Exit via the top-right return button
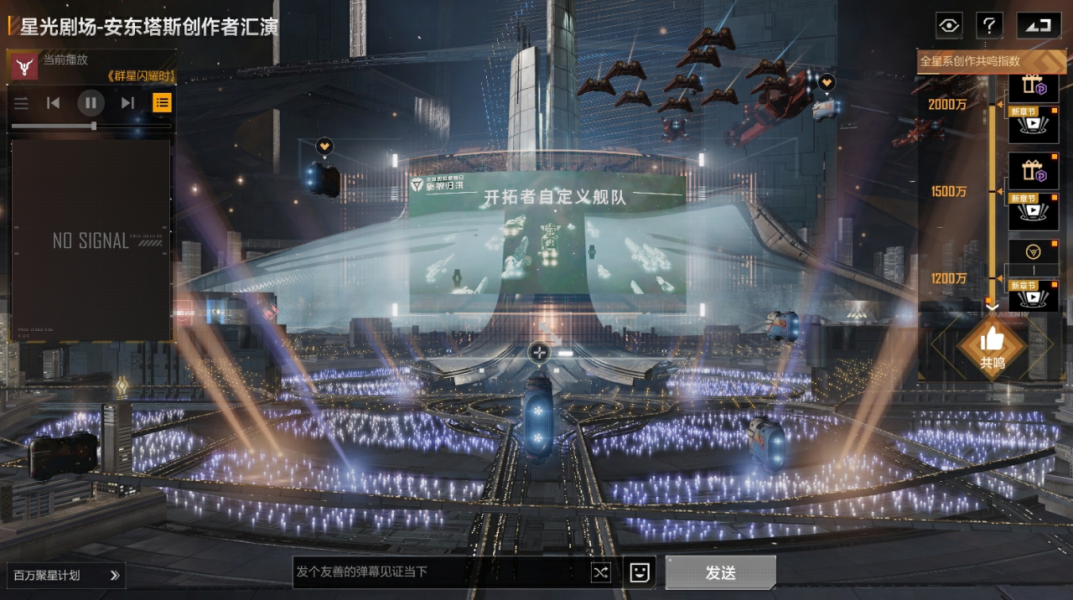 1038,25
